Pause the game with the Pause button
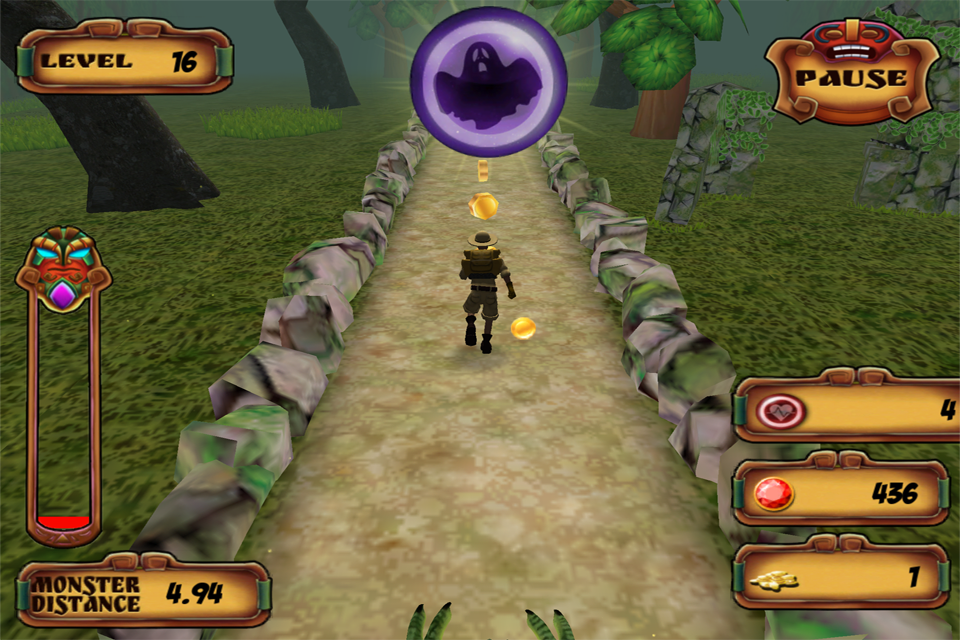 coord(851,79)
